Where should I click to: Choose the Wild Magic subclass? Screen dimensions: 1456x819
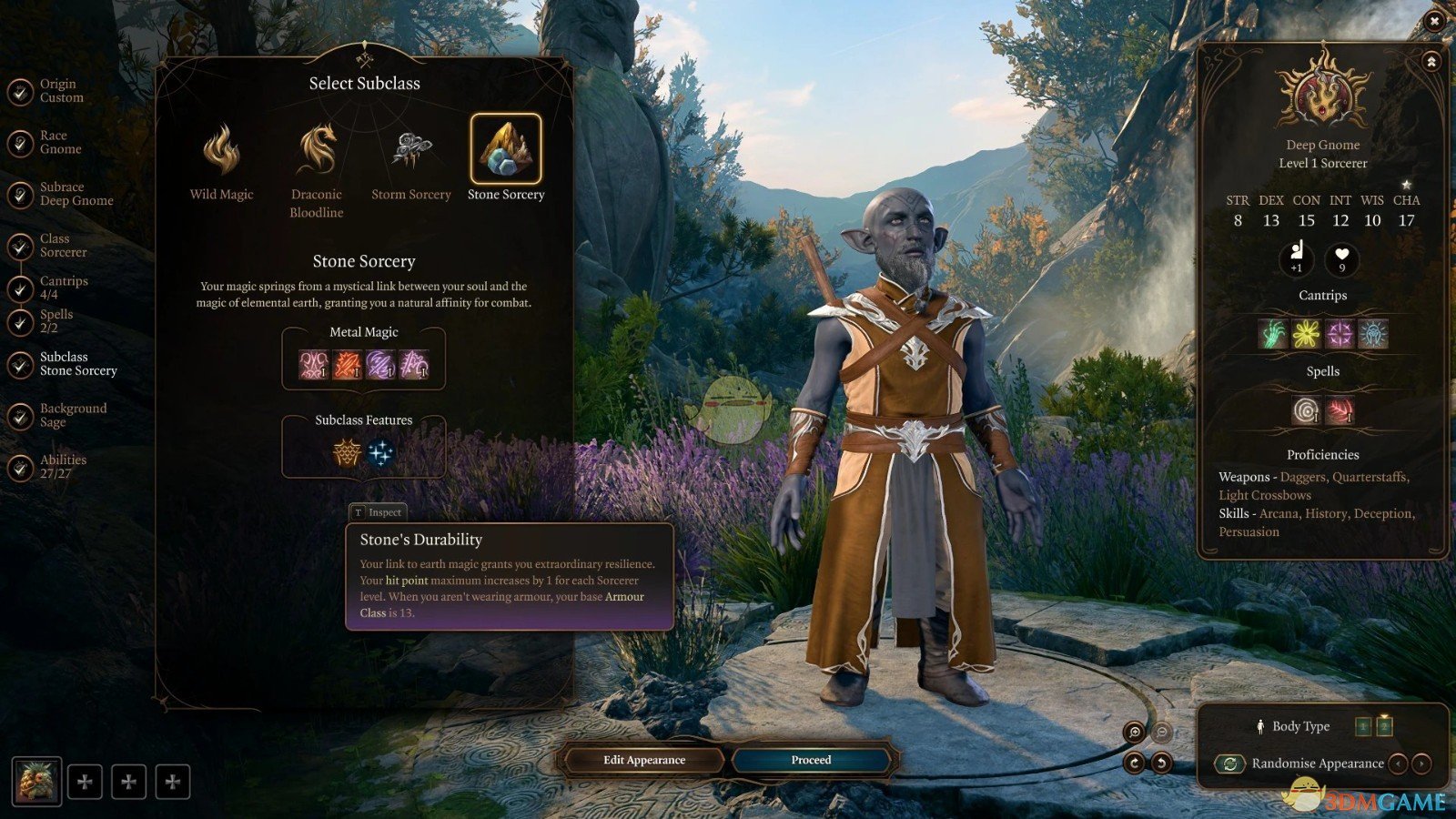coord(221,149)
